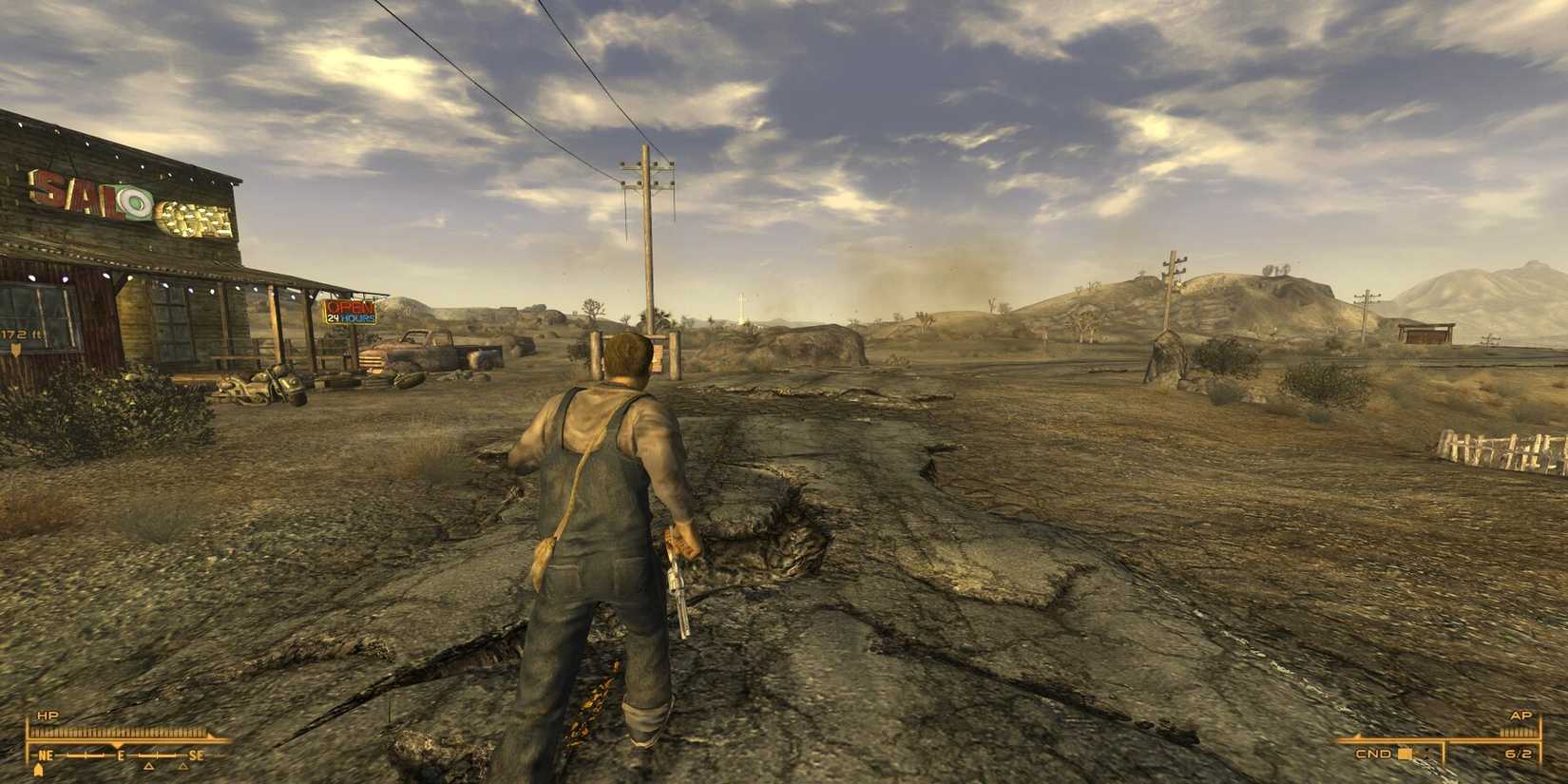The height and width of the screenshot is (784, 1568).
Task: Select the 6/2 ammo counter
Action: pos(1519,755)
